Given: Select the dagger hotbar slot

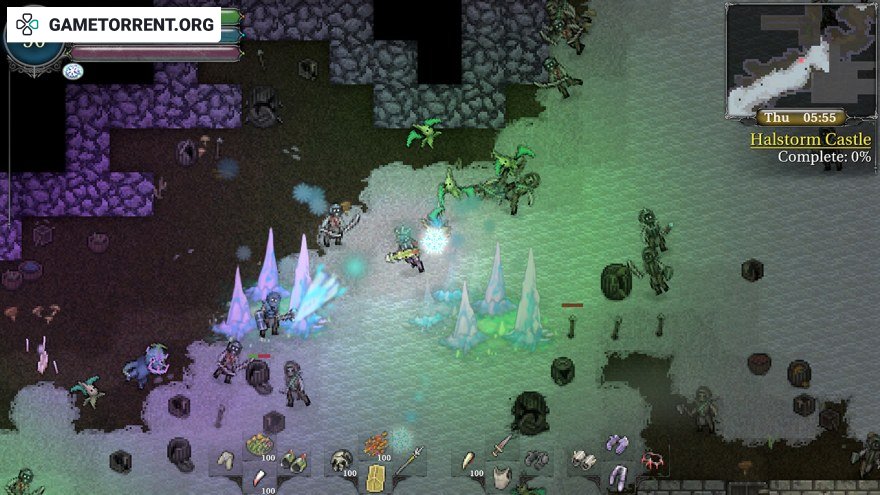Looking at the screenshot, I should 501,445.
